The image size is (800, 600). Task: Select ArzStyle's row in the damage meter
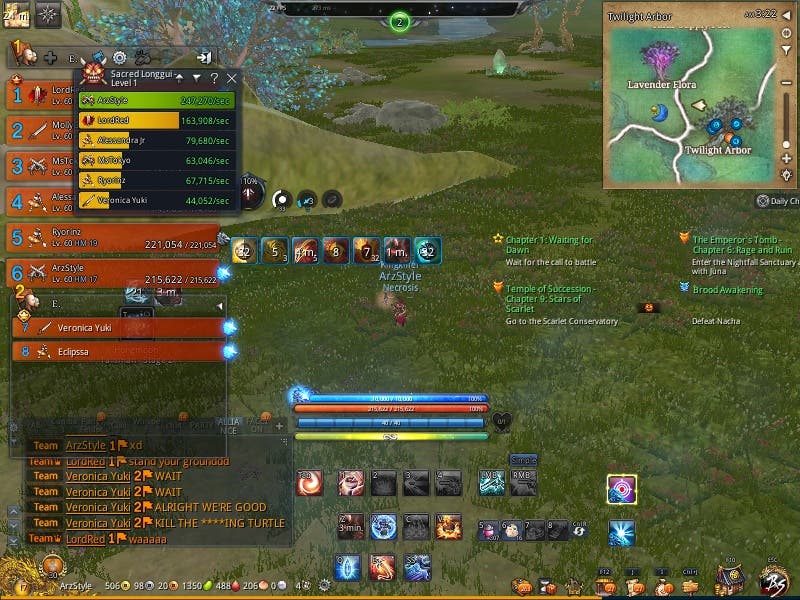156,100
